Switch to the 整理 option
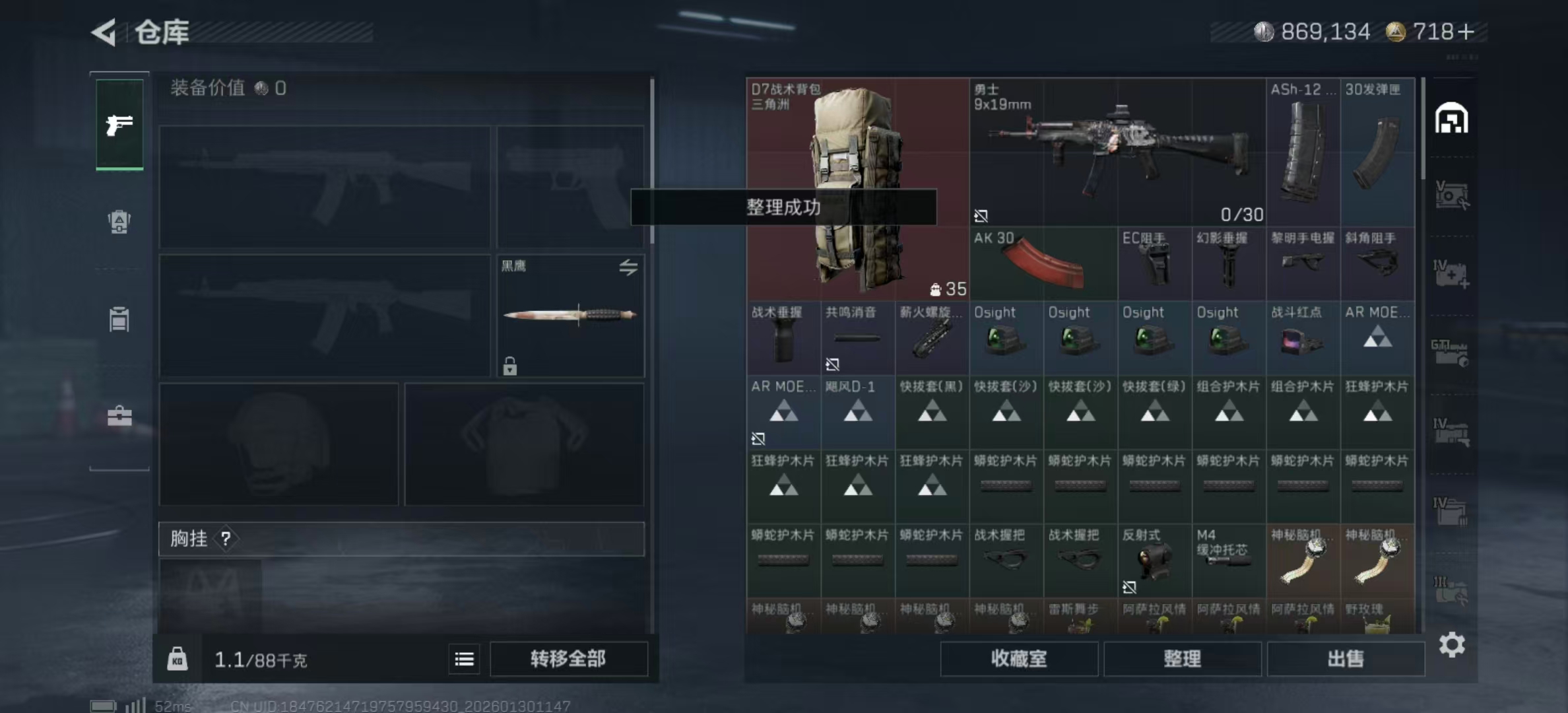This screenshot has width=1568, height=713. [x=1182, y=659]
